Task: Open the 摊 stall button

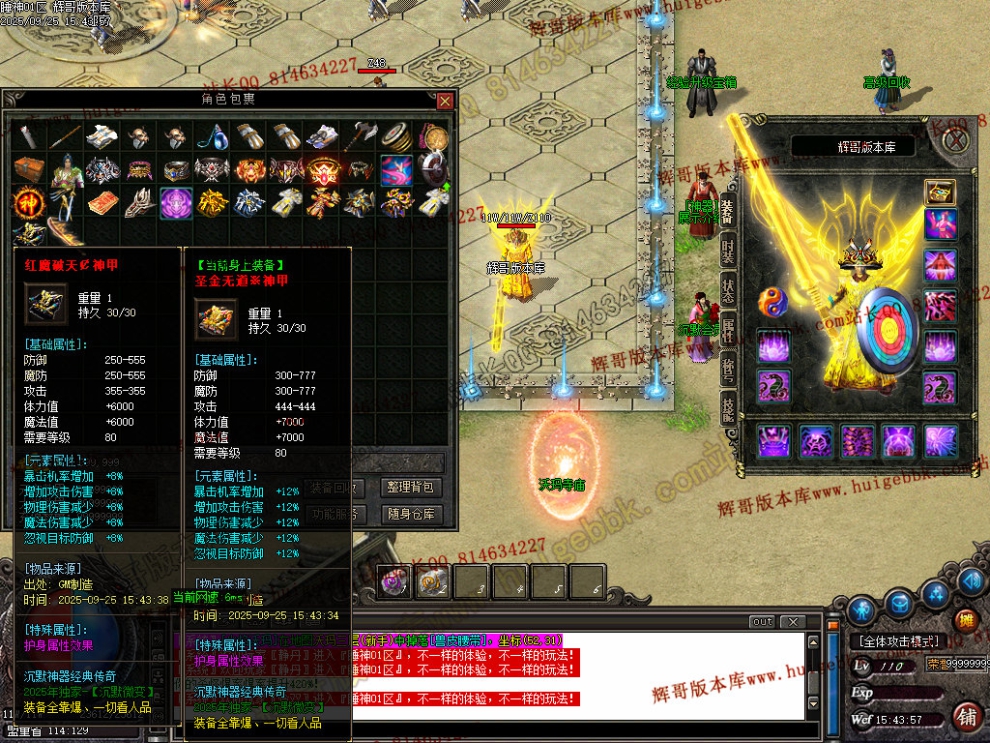Action: pos(965,620)
